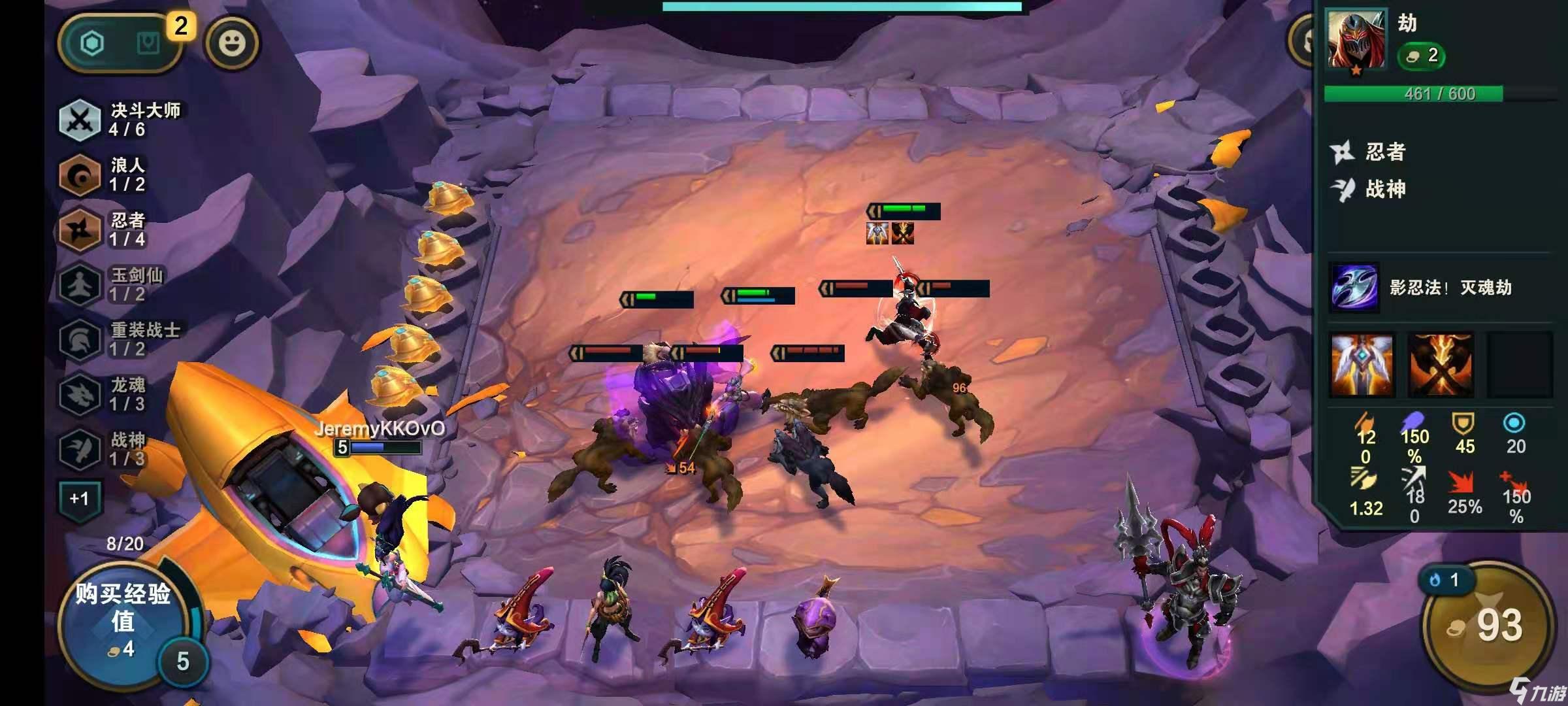View the 影忍法！灭魂劫 ability icon
The width and height of the screenshot is (1568, 706).
(1355, 288)
